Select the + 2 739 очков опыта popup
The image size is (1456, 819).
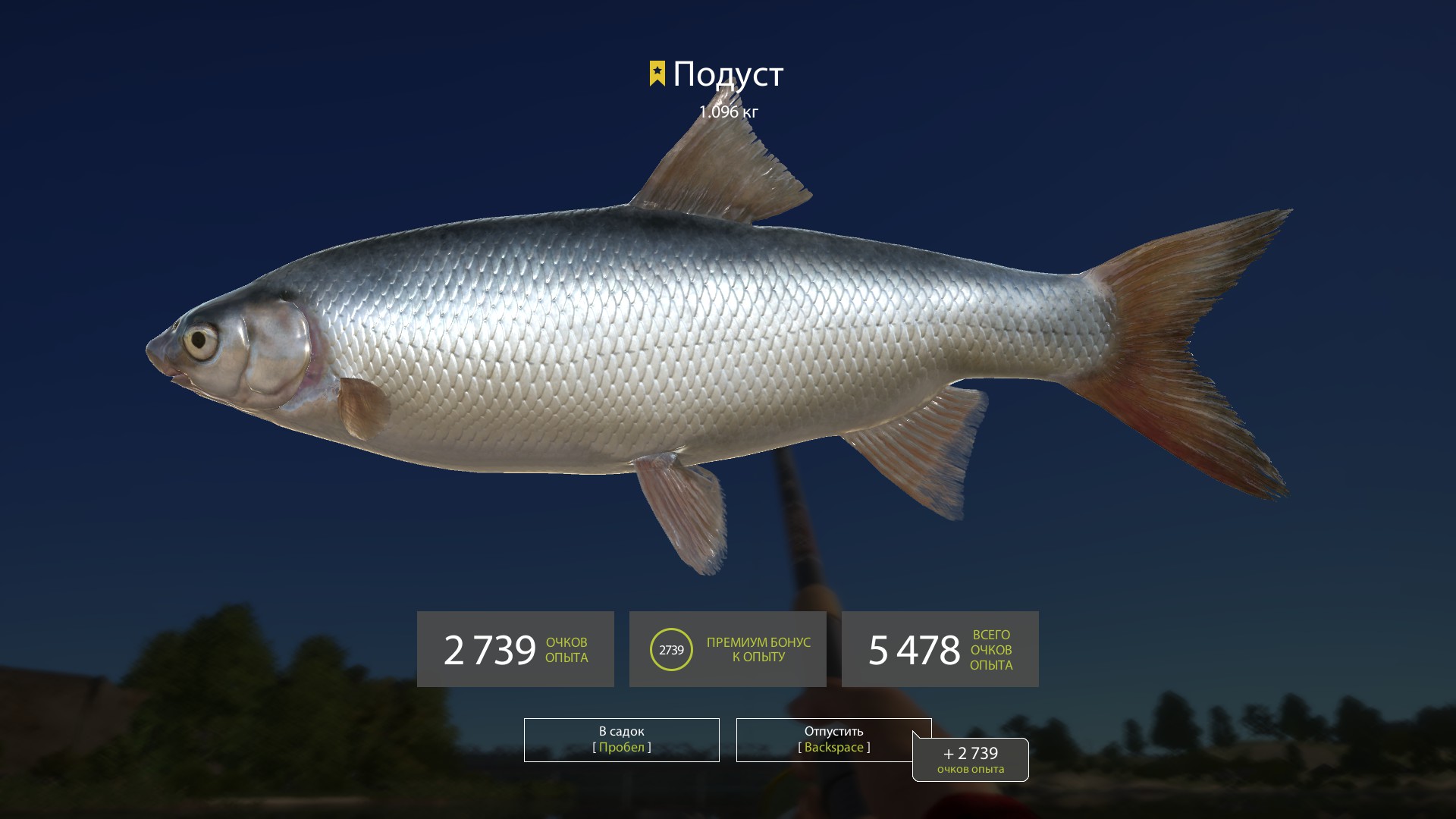[971, 758]
